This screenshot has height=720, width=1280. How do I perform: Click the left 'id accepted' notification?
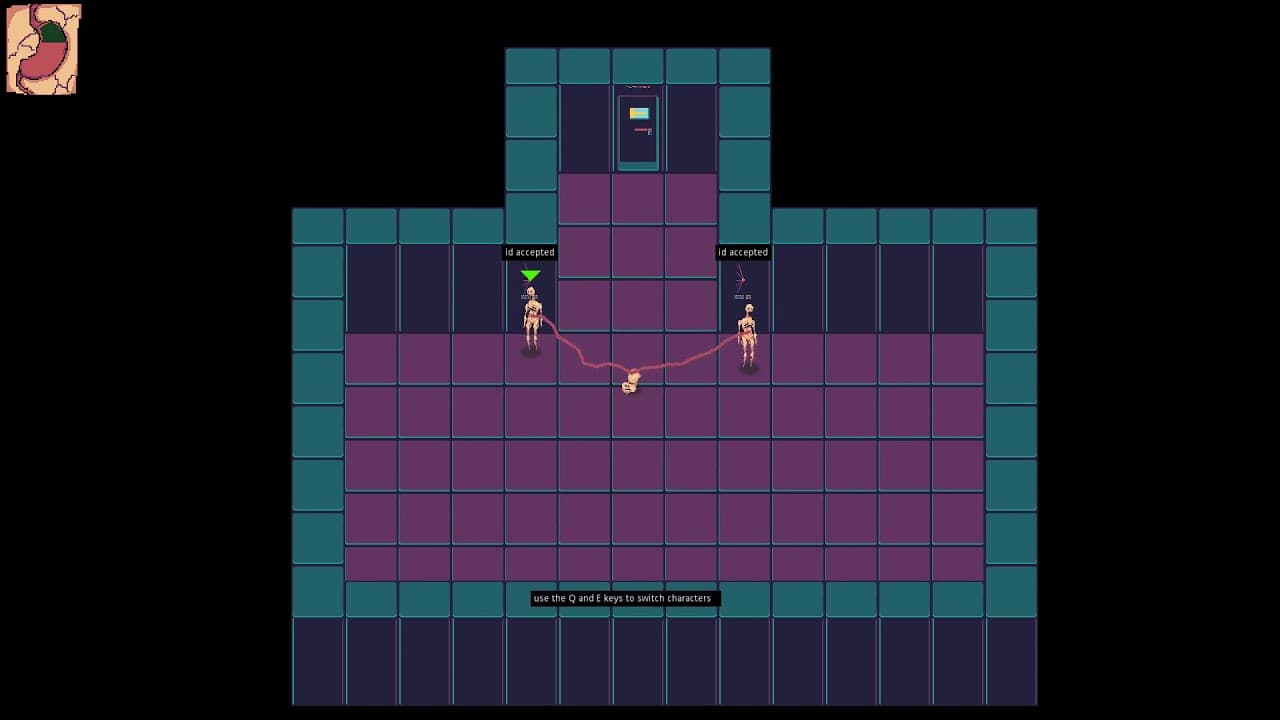tap(530, 252)
